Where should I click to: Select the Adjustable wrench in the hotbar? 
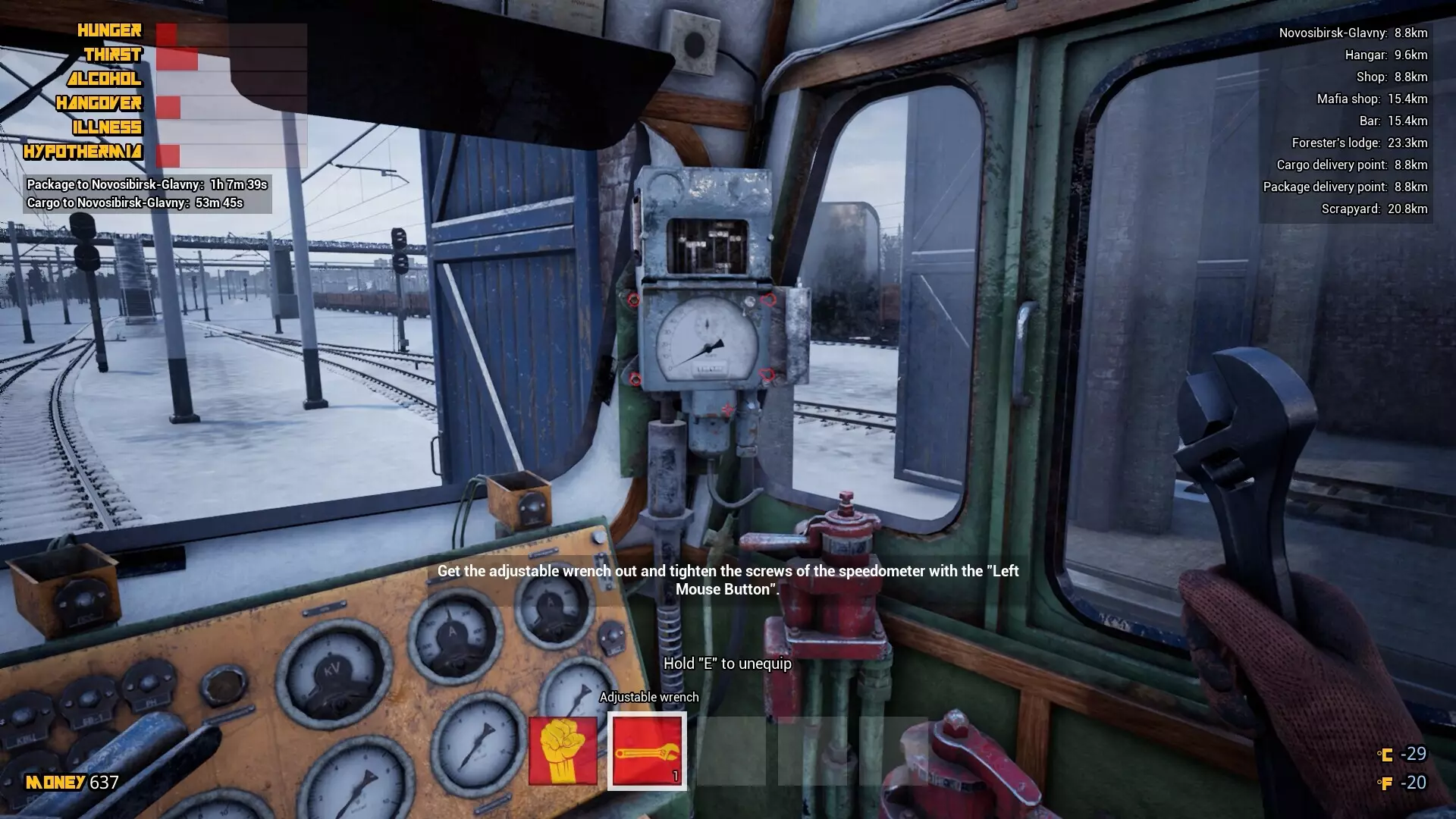[x=646, y=752]
